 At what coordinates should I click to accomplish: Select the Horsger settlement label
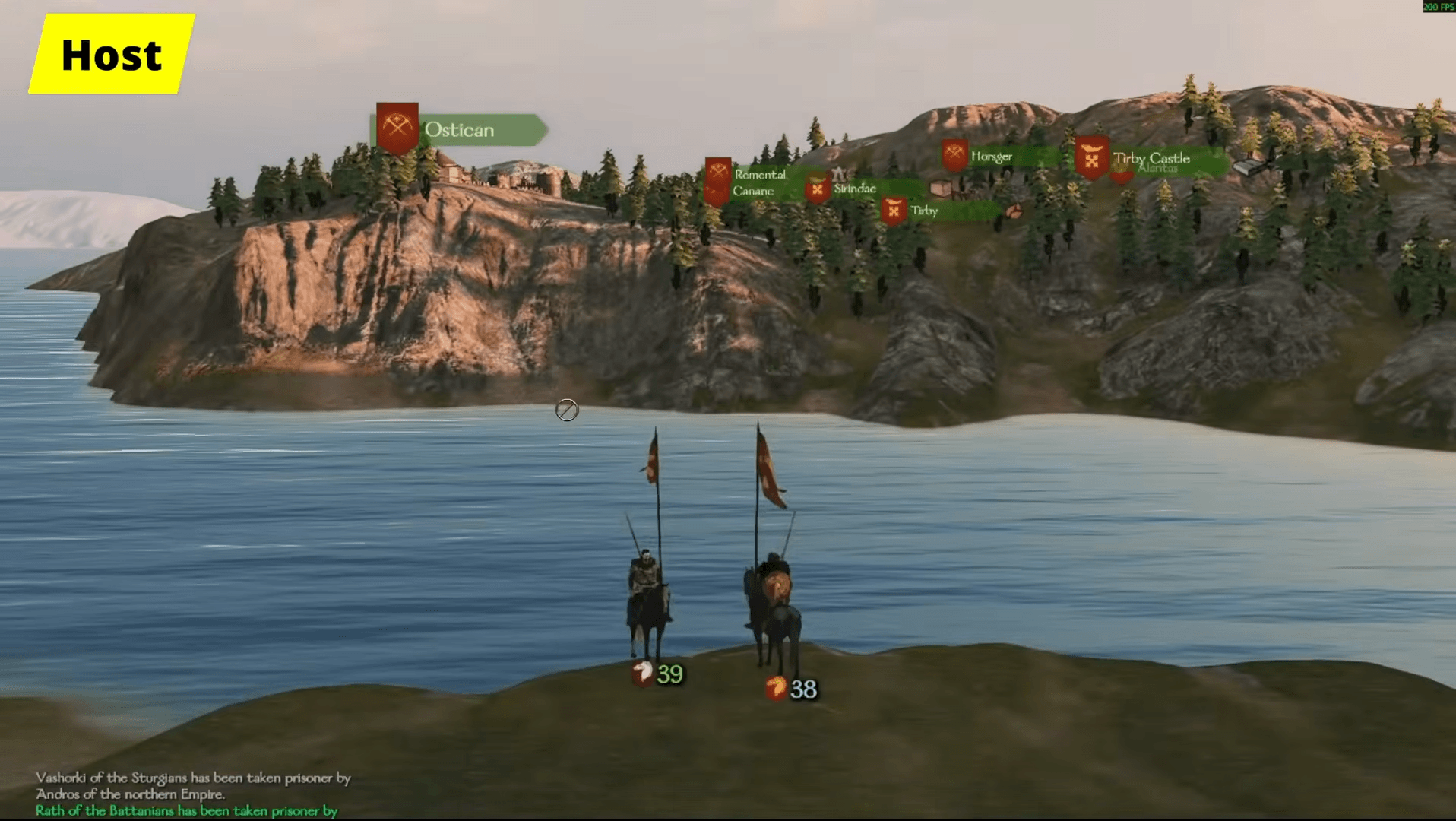click(991, 157)
